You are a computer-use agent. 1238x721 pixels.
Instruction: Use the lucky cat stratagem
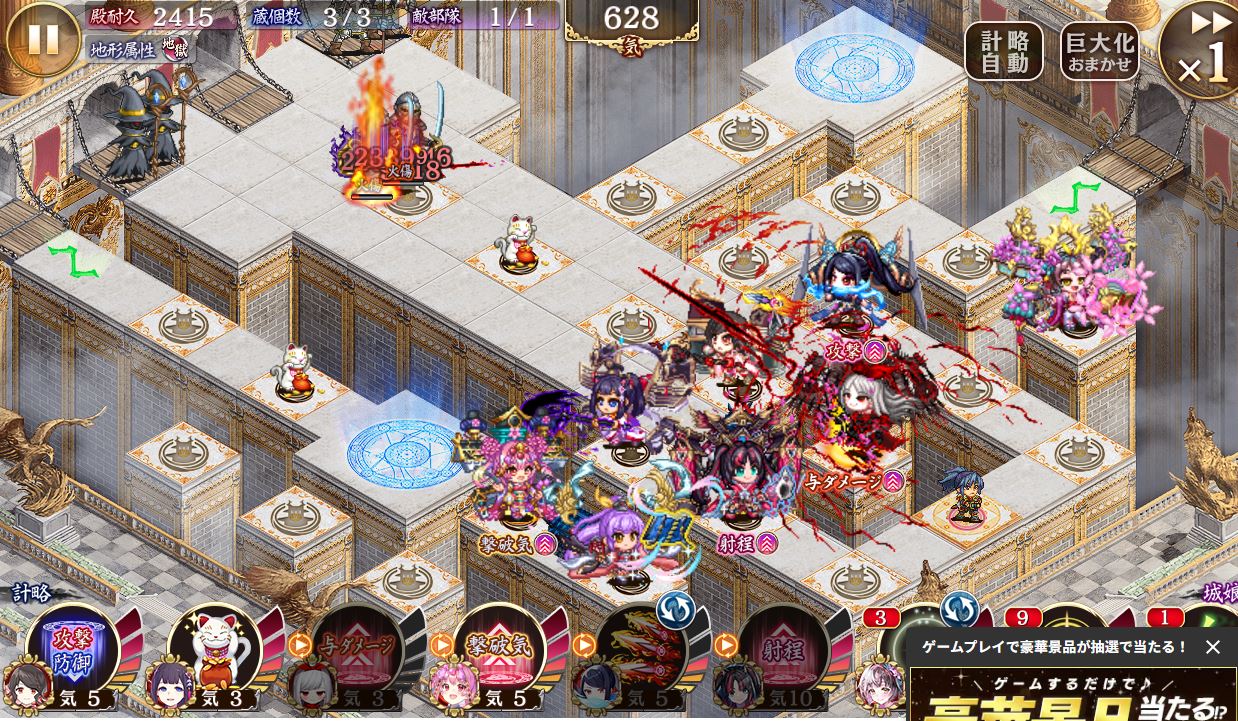pos(215,647)
